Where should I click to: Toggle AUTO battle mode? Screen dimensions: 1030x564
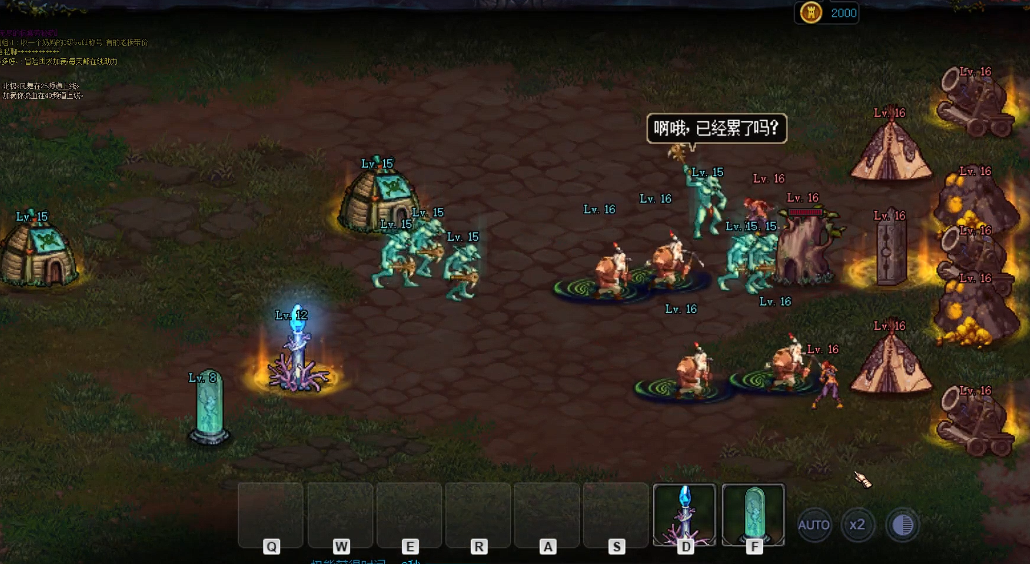(814, 524)
